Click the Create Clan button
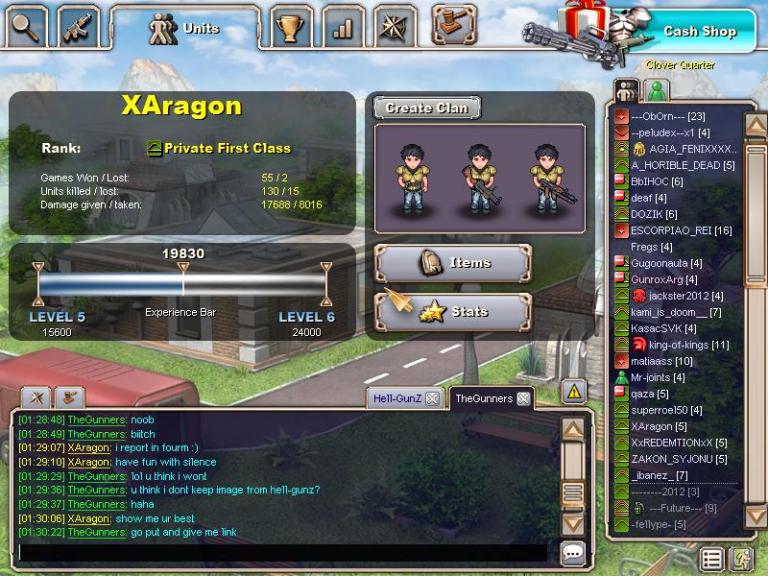The image size is (768, 576). click(427, 108)
